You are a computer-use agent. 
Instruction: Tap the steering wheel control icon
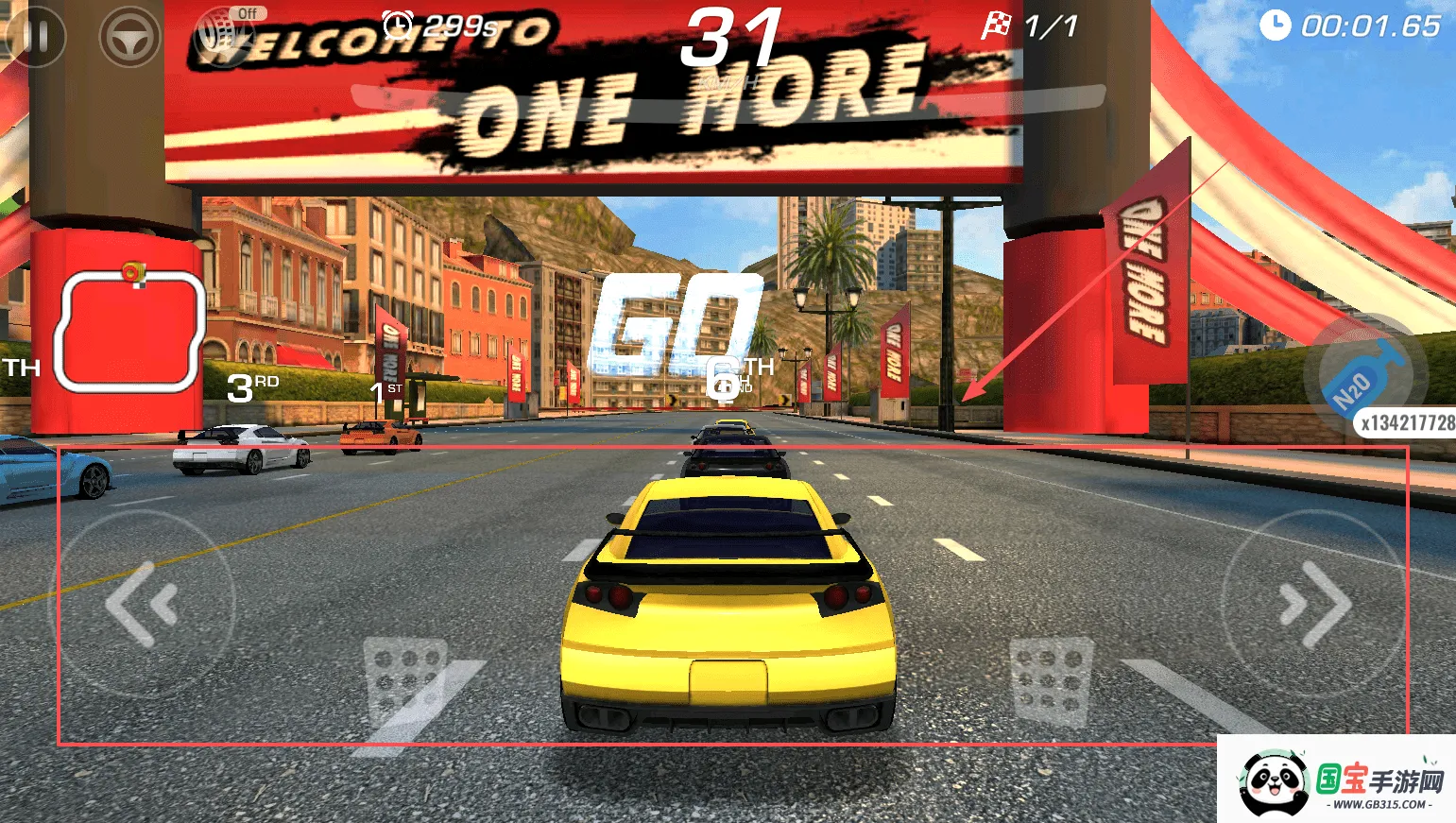129,37
